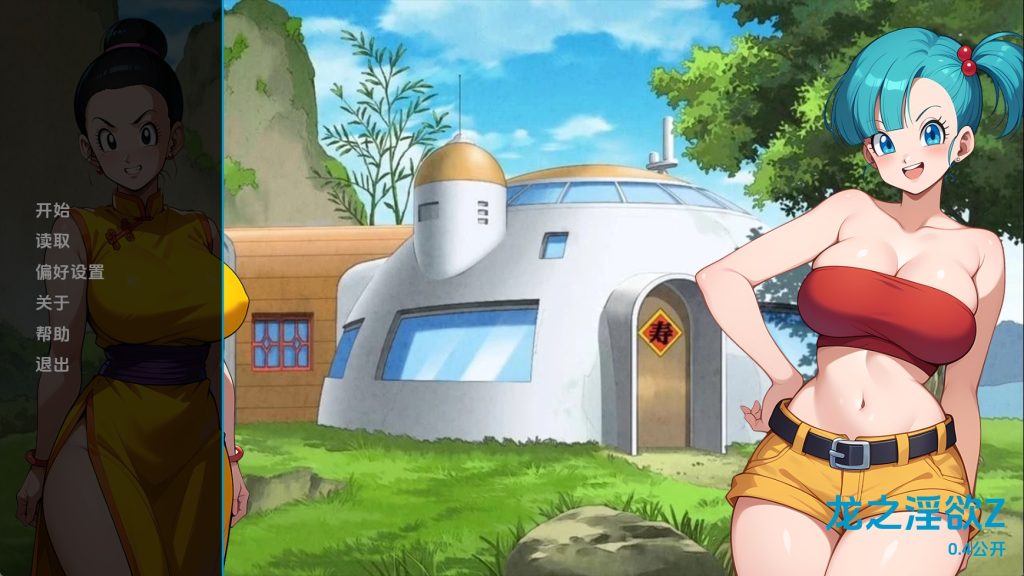Select the 关于 about entry

(x=53, y=303)
